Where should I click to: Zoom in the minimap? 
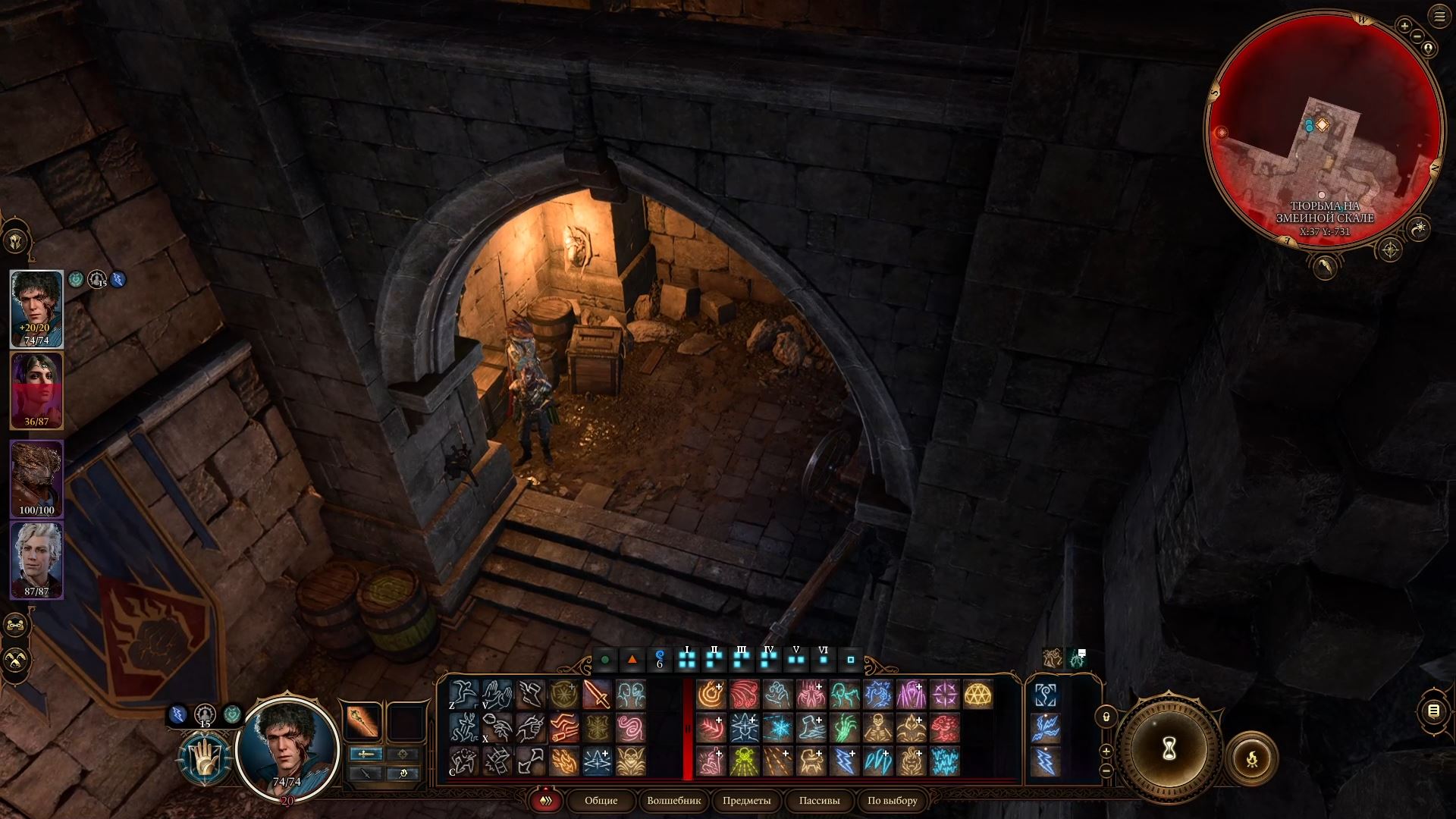click(1404, 27)
